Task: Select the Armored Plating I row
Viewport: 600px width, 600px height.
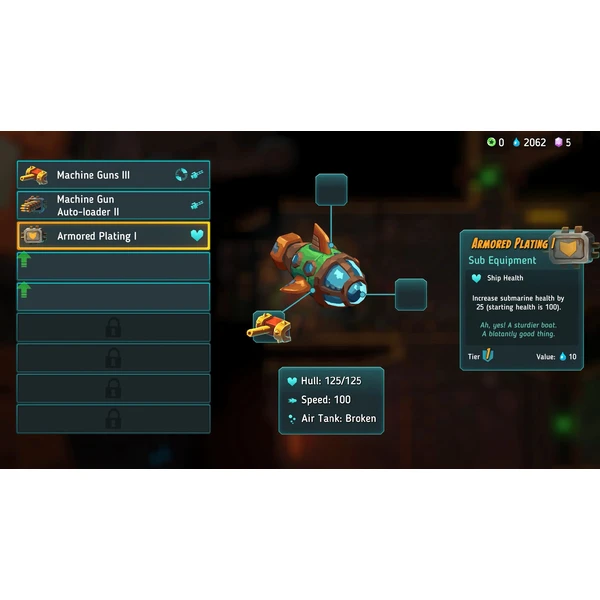Action: [113, 236]
